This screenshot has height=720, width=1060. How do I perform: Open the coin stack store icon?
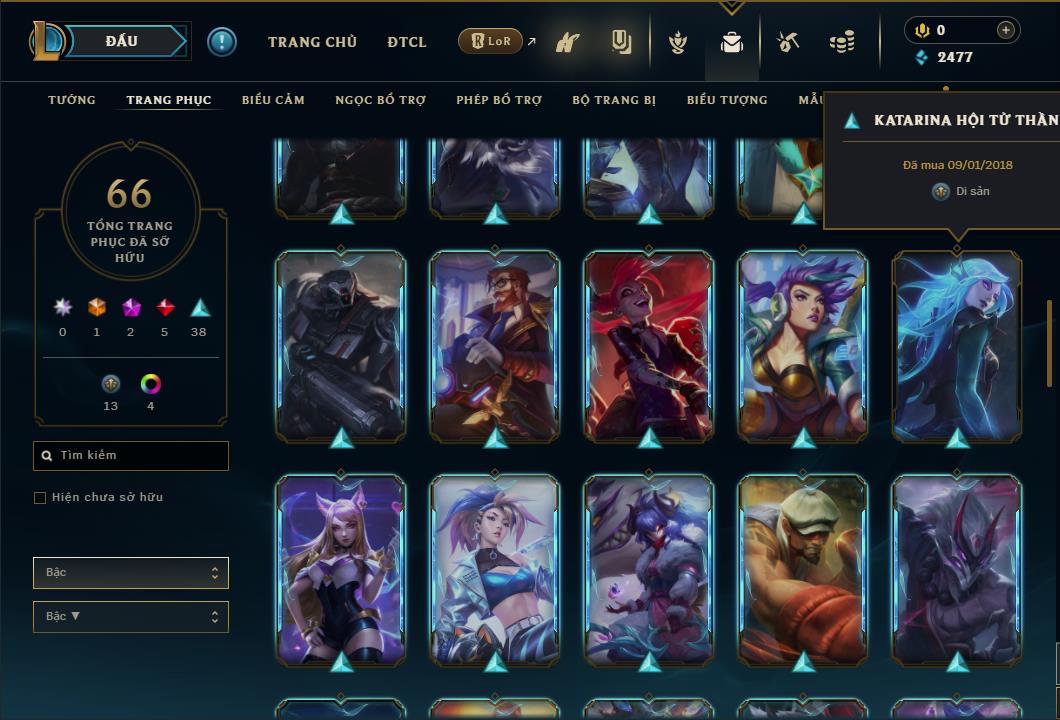point(842,43)
